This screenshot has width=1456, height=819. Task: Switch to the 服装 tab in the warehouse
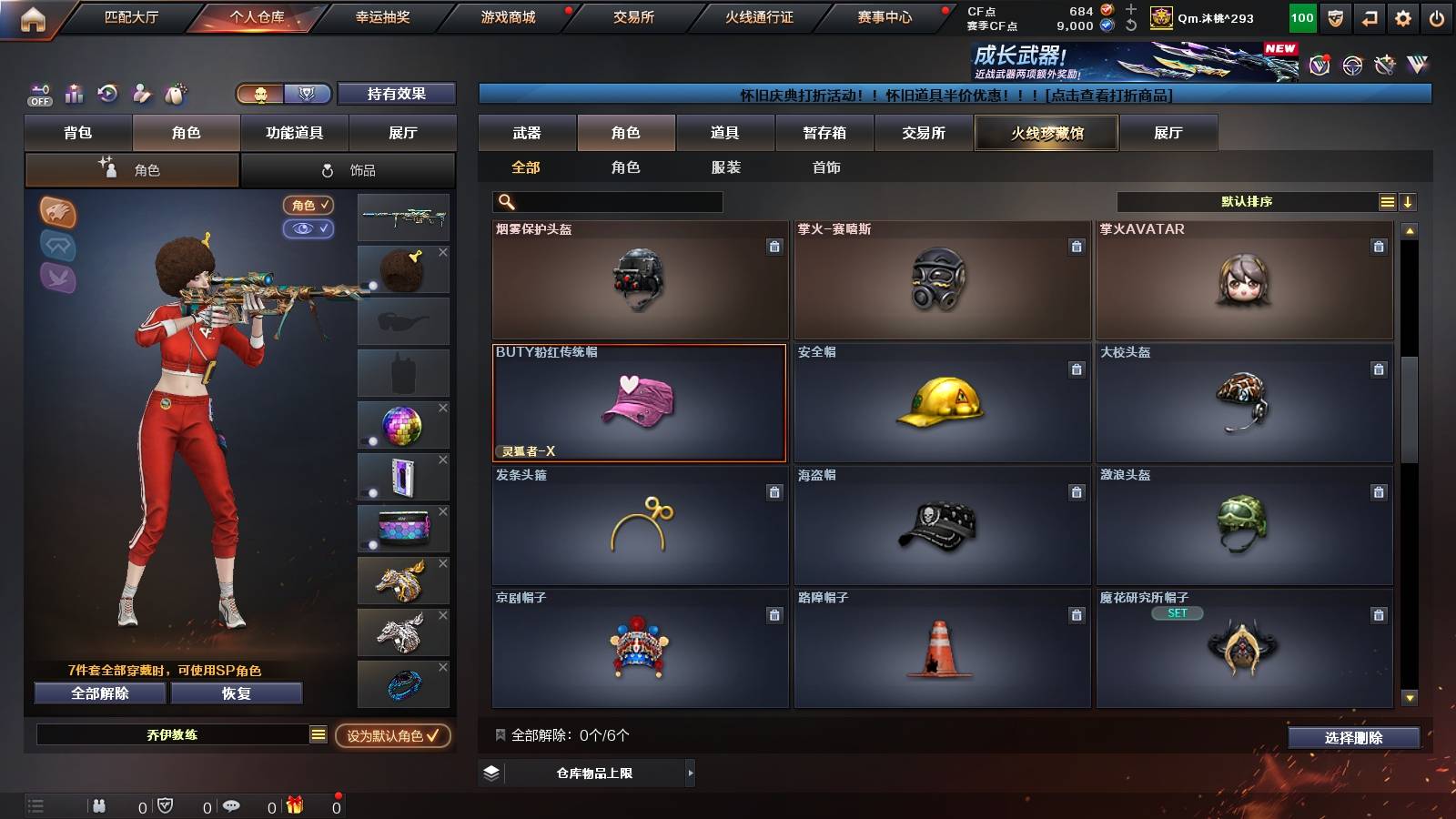coord(723,167)
